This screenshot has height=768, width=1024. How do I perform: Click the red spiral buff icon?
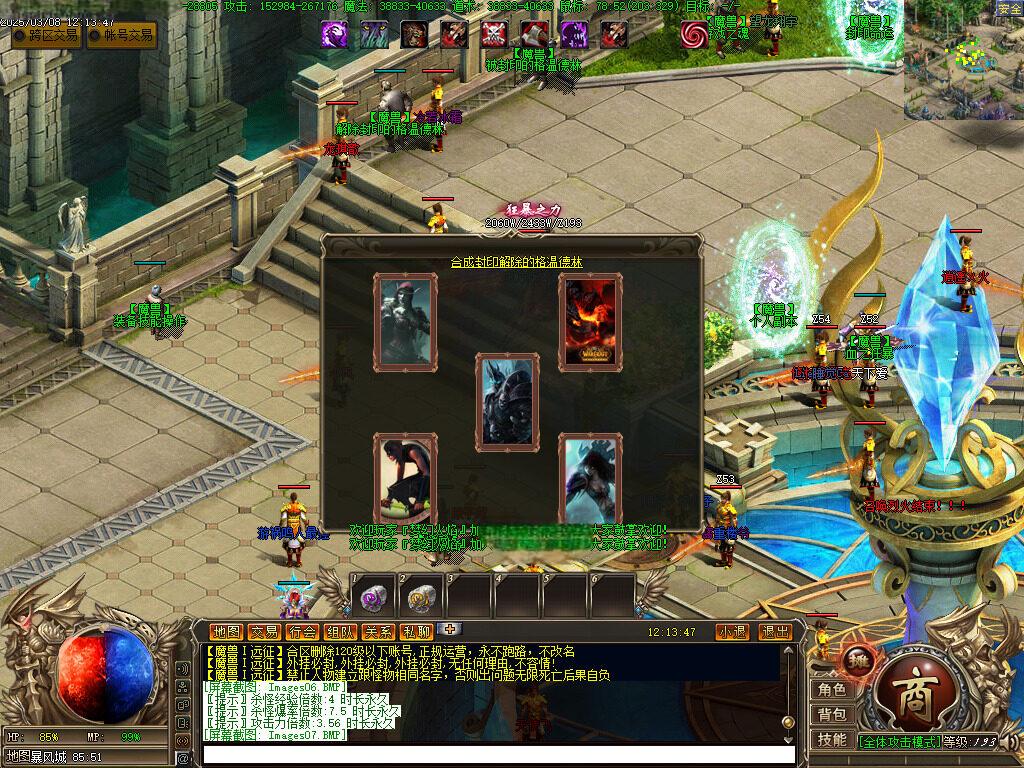693,34
